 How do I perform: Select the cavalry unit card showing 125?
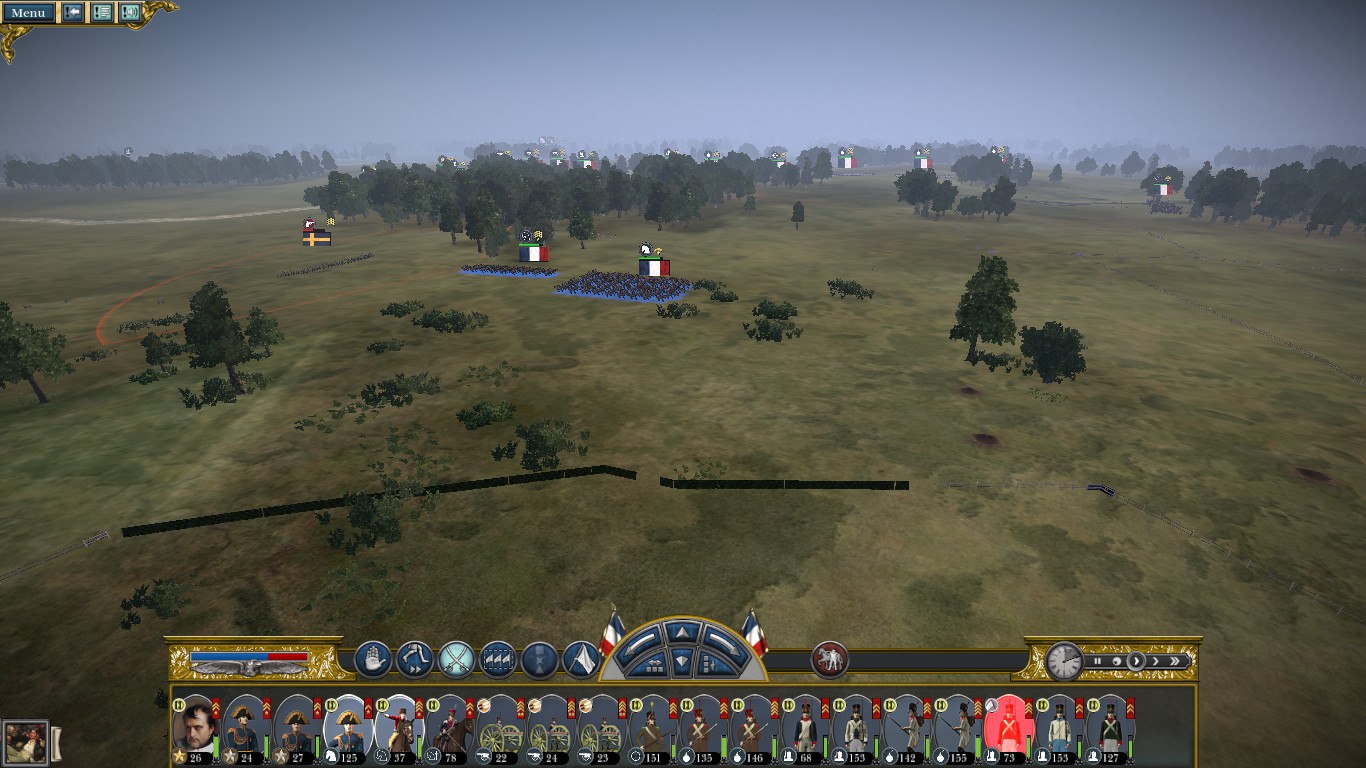(347, 727)
